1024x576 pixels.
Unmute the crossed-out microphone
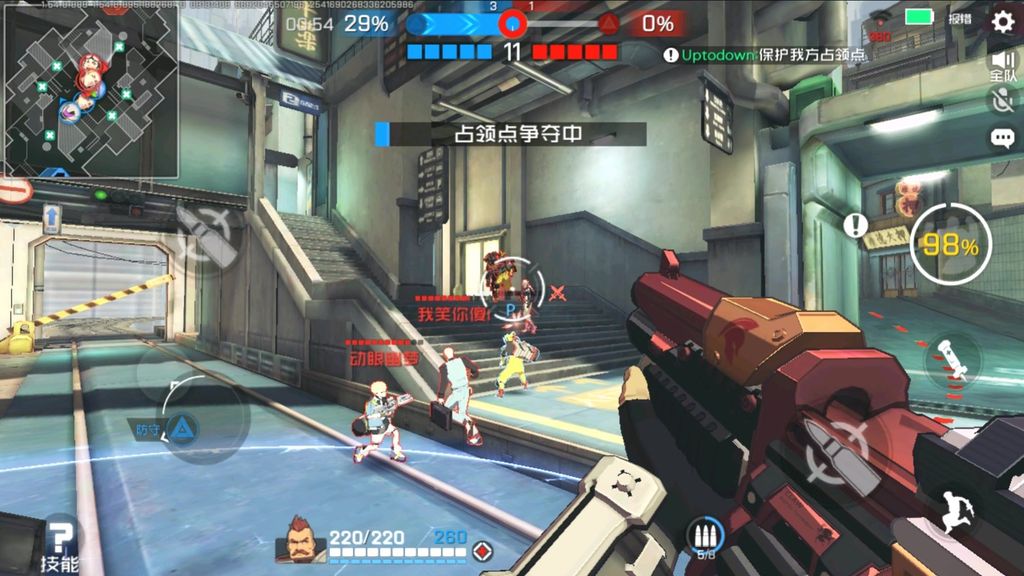[x=1001, y=99]
